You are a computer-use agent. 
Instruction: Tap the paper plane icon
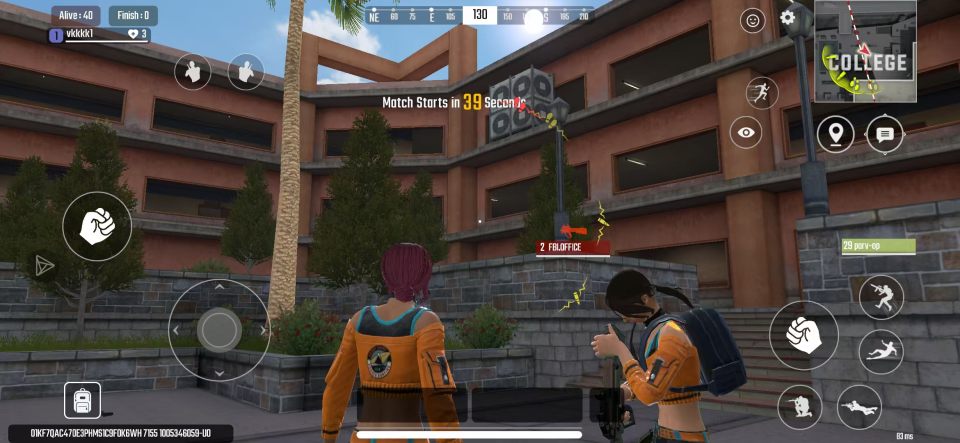pyautogui.click(x=44, y=265)
